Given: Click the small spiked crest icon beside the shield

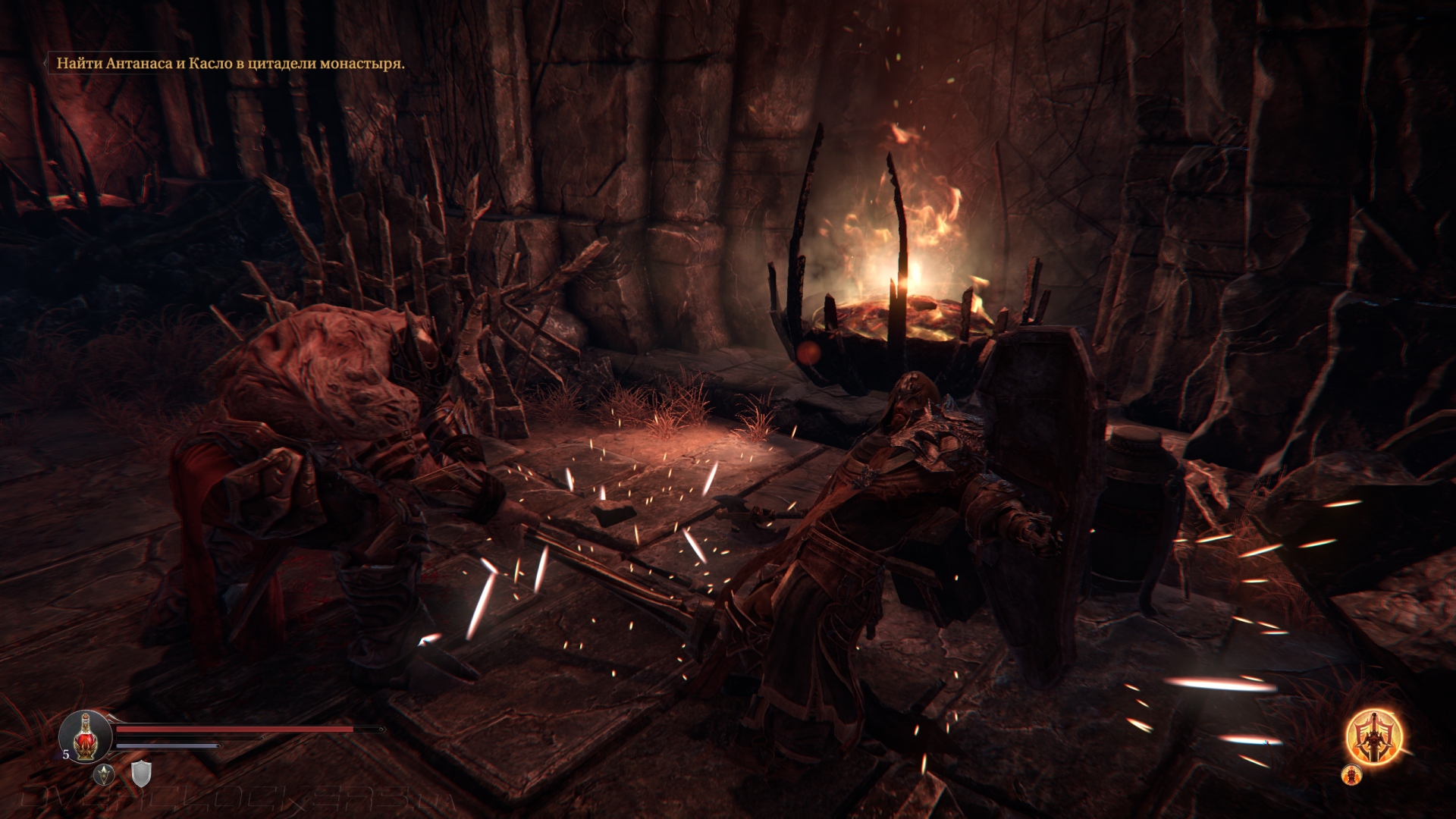Looking at the screenshot, I should (104, 774).
